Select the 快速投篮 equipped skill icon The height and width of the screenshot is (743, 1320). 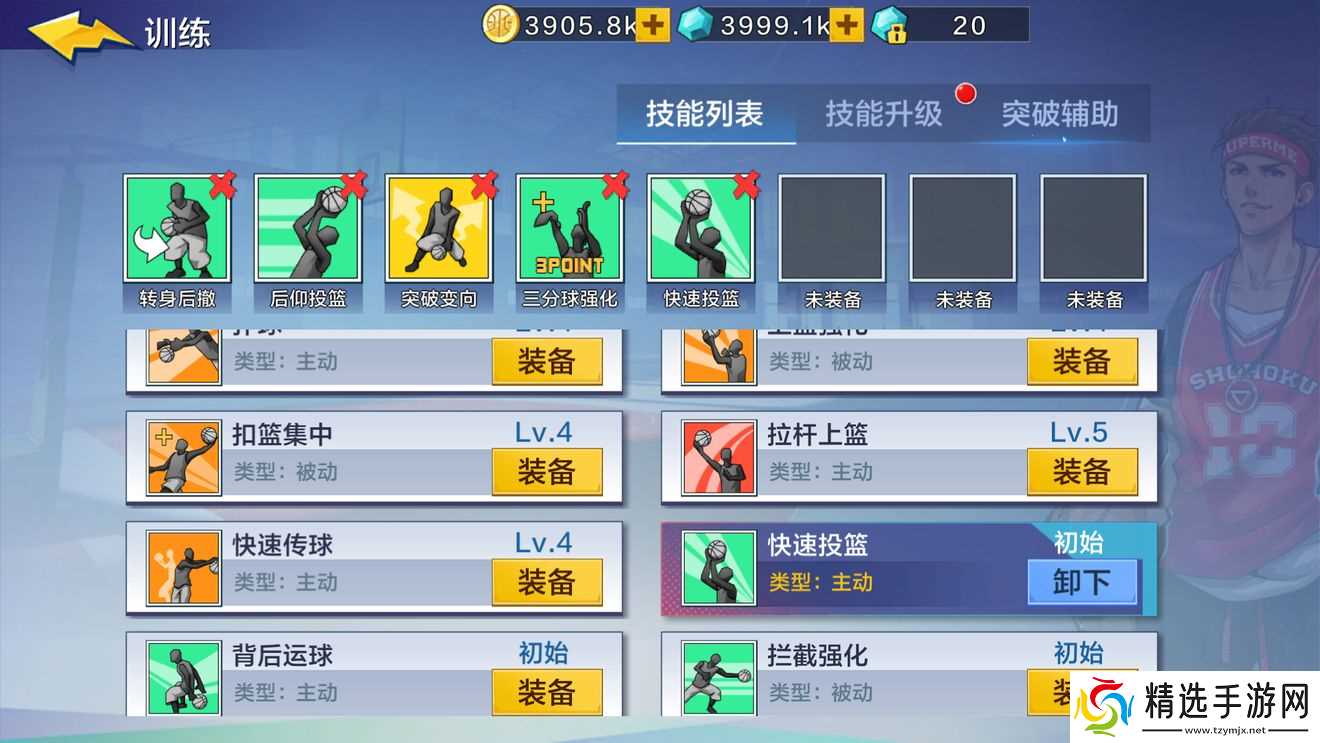(x=701, y=232)
